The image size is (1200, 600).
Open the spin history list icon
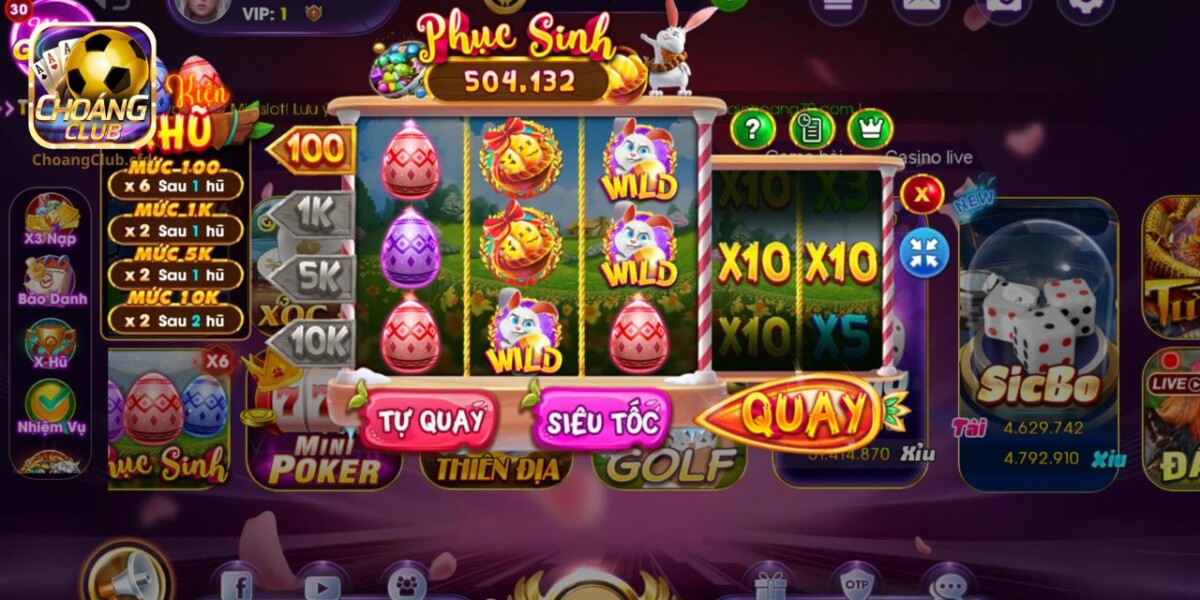click(811, 129)
